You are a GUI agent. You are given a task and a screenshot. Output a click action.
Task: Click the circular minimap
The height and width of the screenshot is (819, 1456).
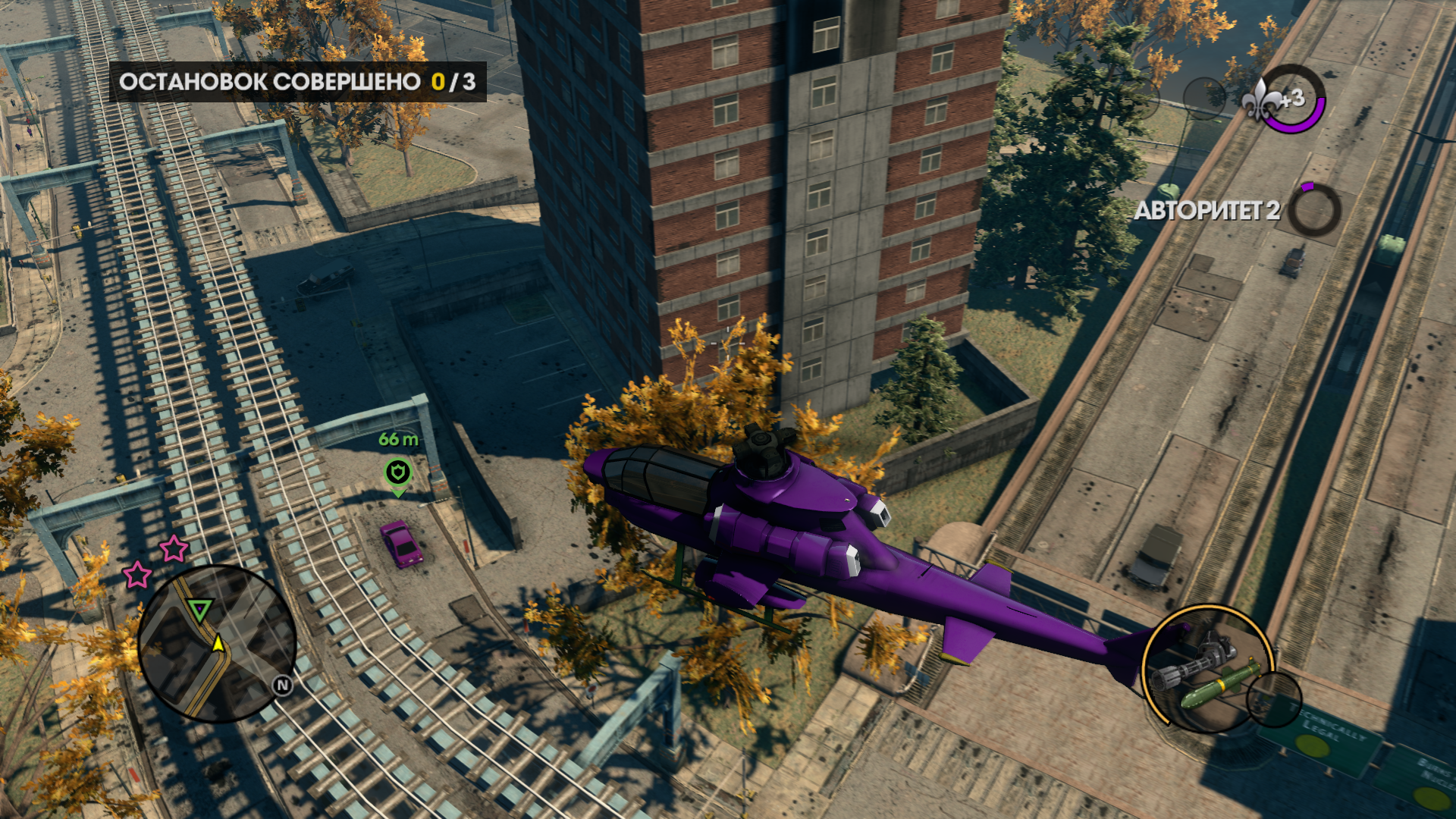(x=217, y=643)
